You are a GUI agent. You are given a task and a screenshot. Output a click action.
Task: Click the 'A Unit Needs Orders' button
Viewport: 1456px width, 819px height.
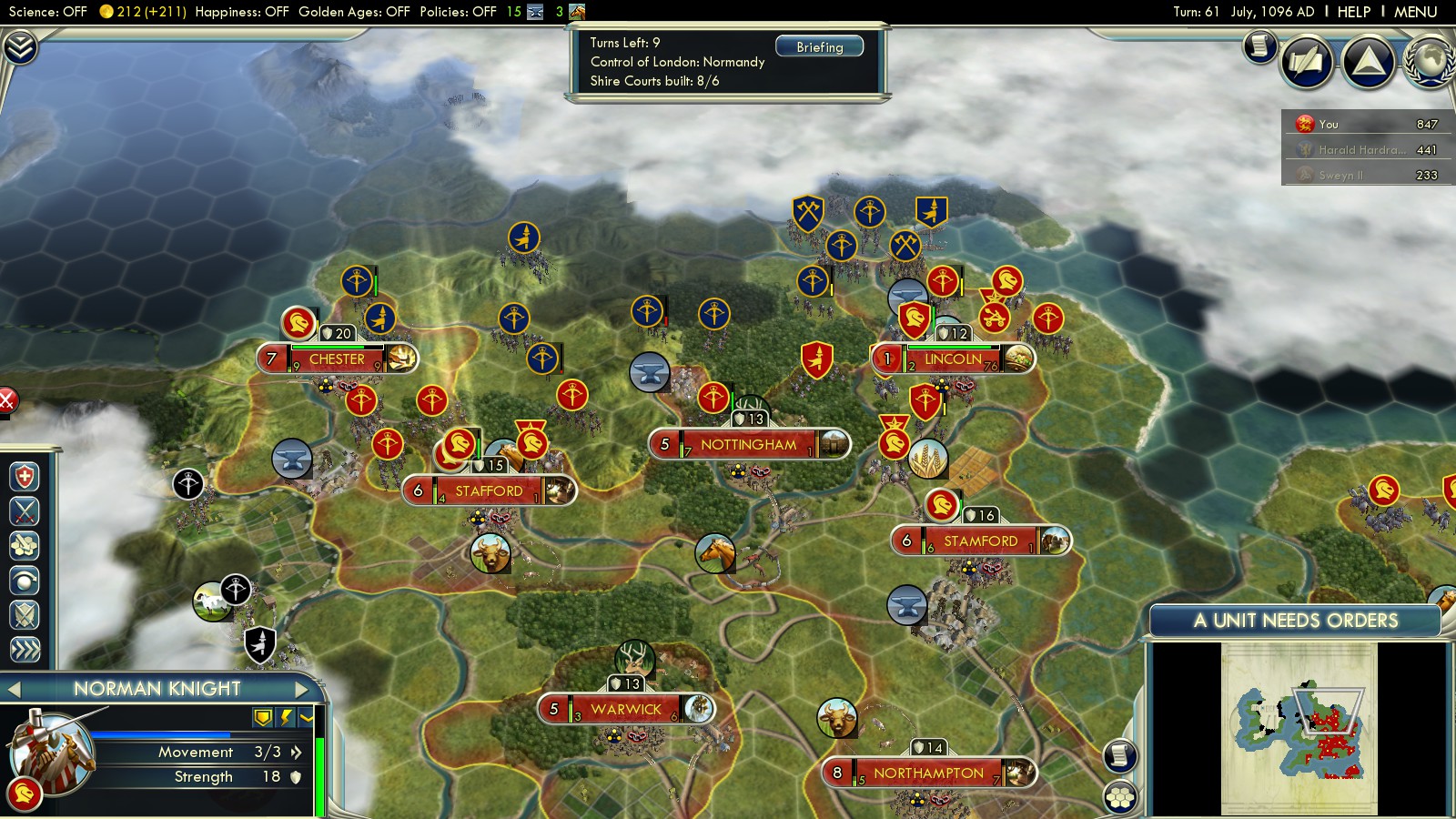pyautogui.click(x=1295, y=621)
